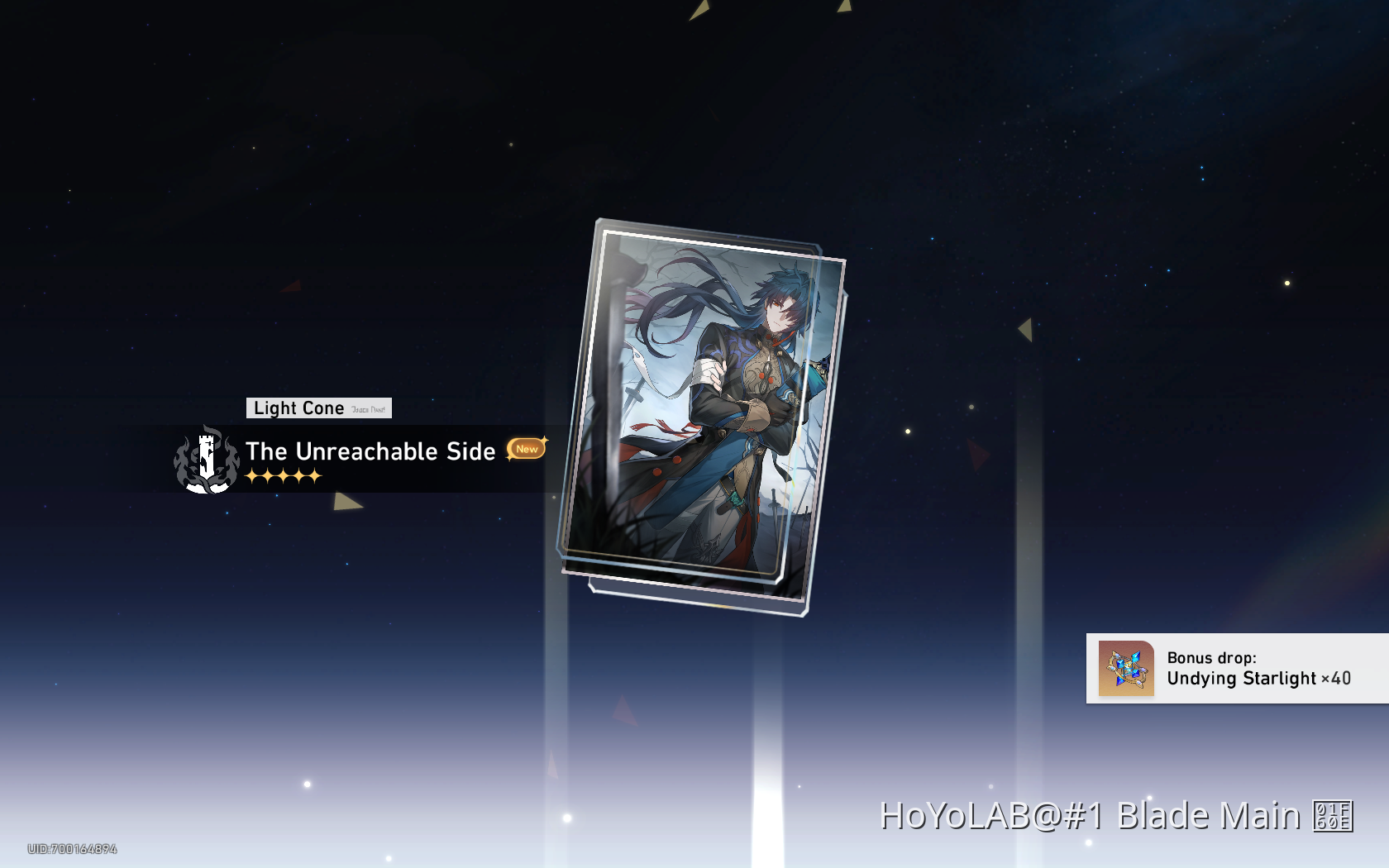Click the sparkle on the New badge

pyautogui.click(x=543, y=441)
